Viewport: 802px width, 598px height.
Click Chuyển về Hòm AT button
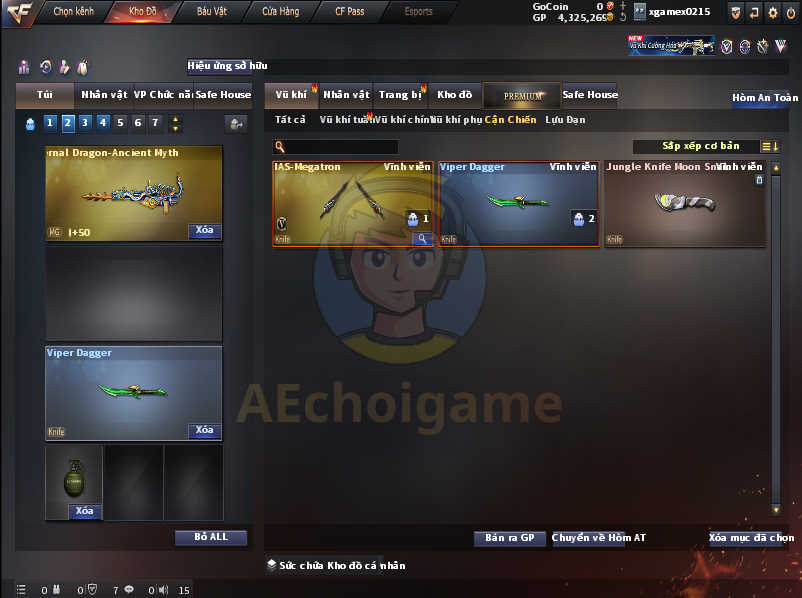point(598,538)
